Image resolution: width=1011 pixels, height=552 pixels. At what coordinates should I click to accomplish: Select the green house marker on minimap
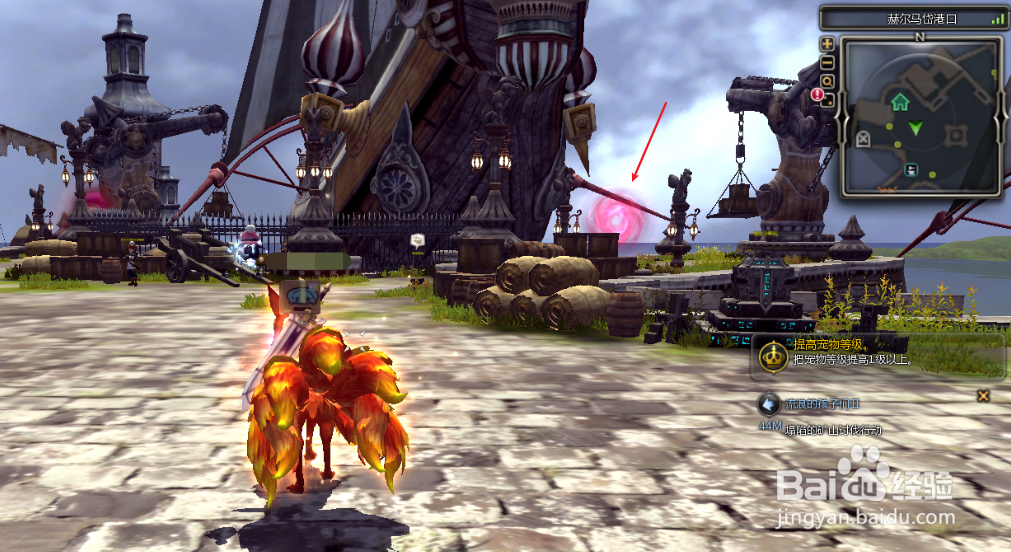click(x=900, y=101)
